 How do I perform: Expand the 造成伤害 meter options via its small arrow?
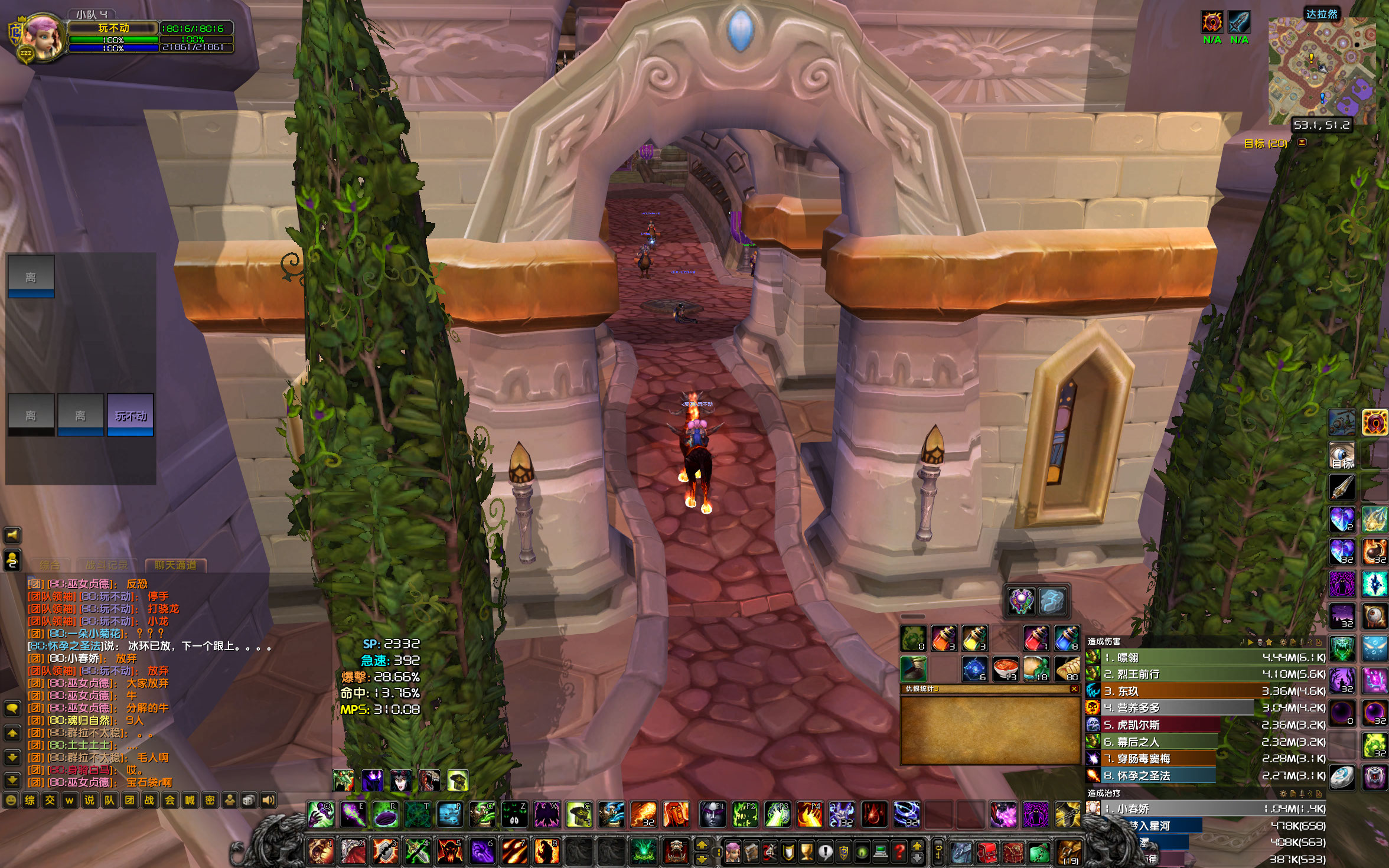pyautogui.click(x=1251, y=642)
